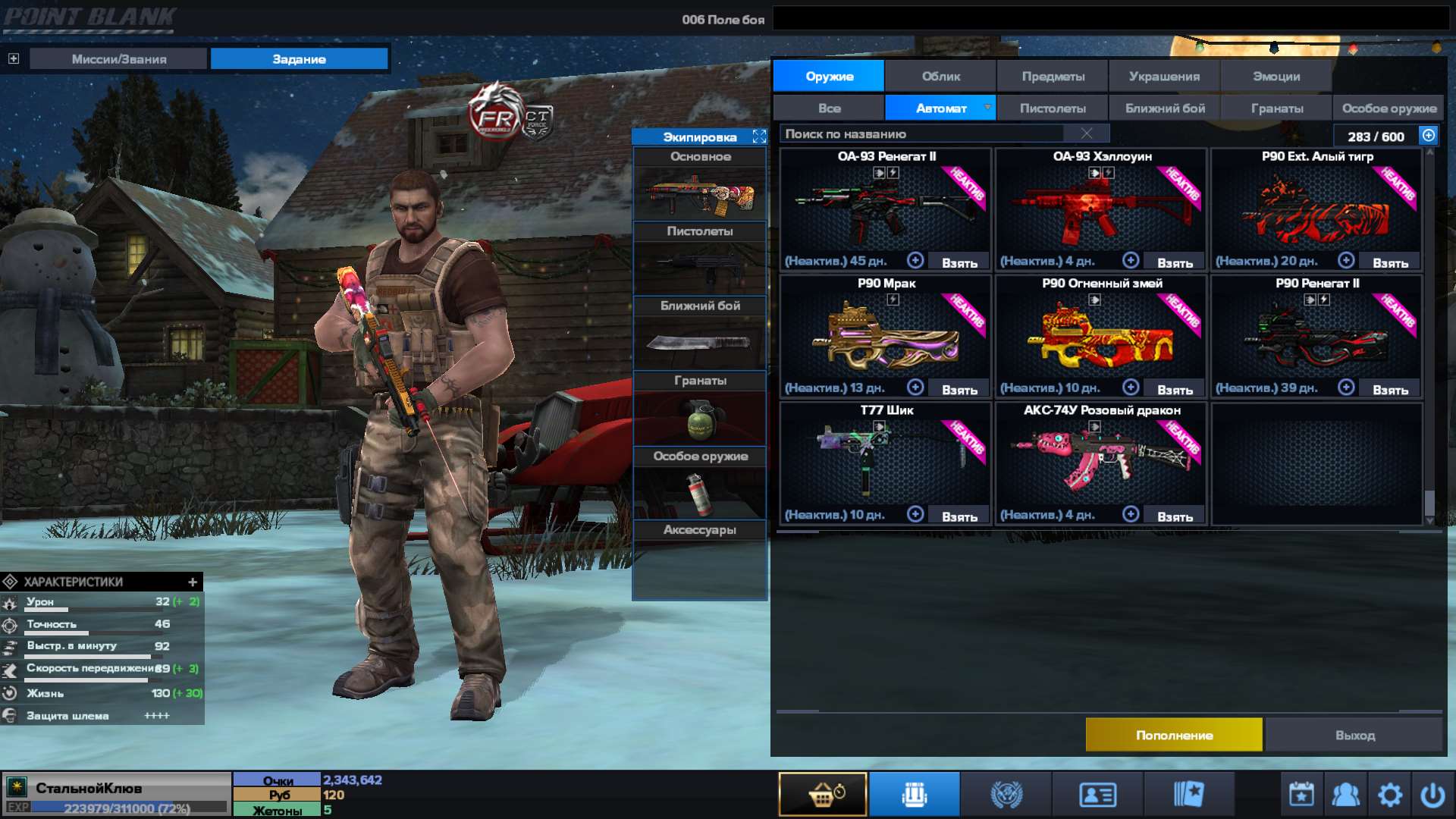Open the clan laurel wreath icon

1006,793
